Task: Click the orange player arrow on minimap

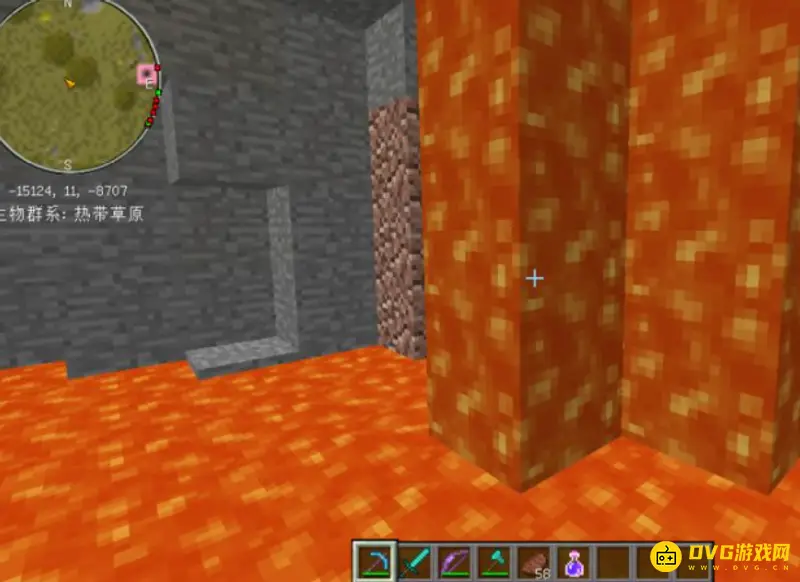Action: click(x=71, y=85)
